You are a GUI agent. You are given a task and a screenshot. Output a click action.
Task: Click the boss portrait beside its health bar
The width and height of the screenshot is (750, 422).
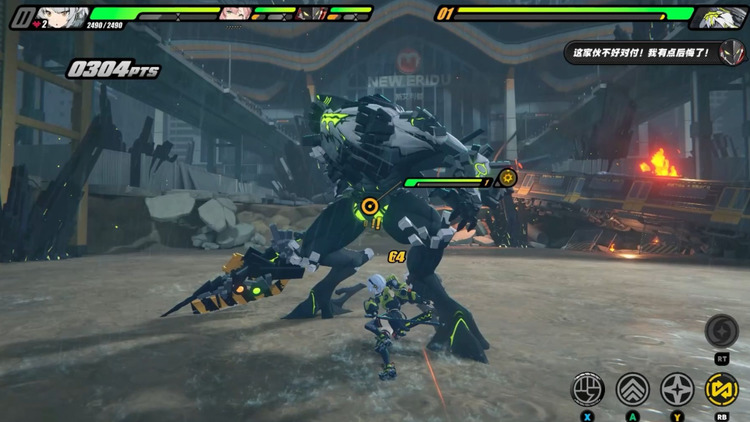(x=721, y=15)
